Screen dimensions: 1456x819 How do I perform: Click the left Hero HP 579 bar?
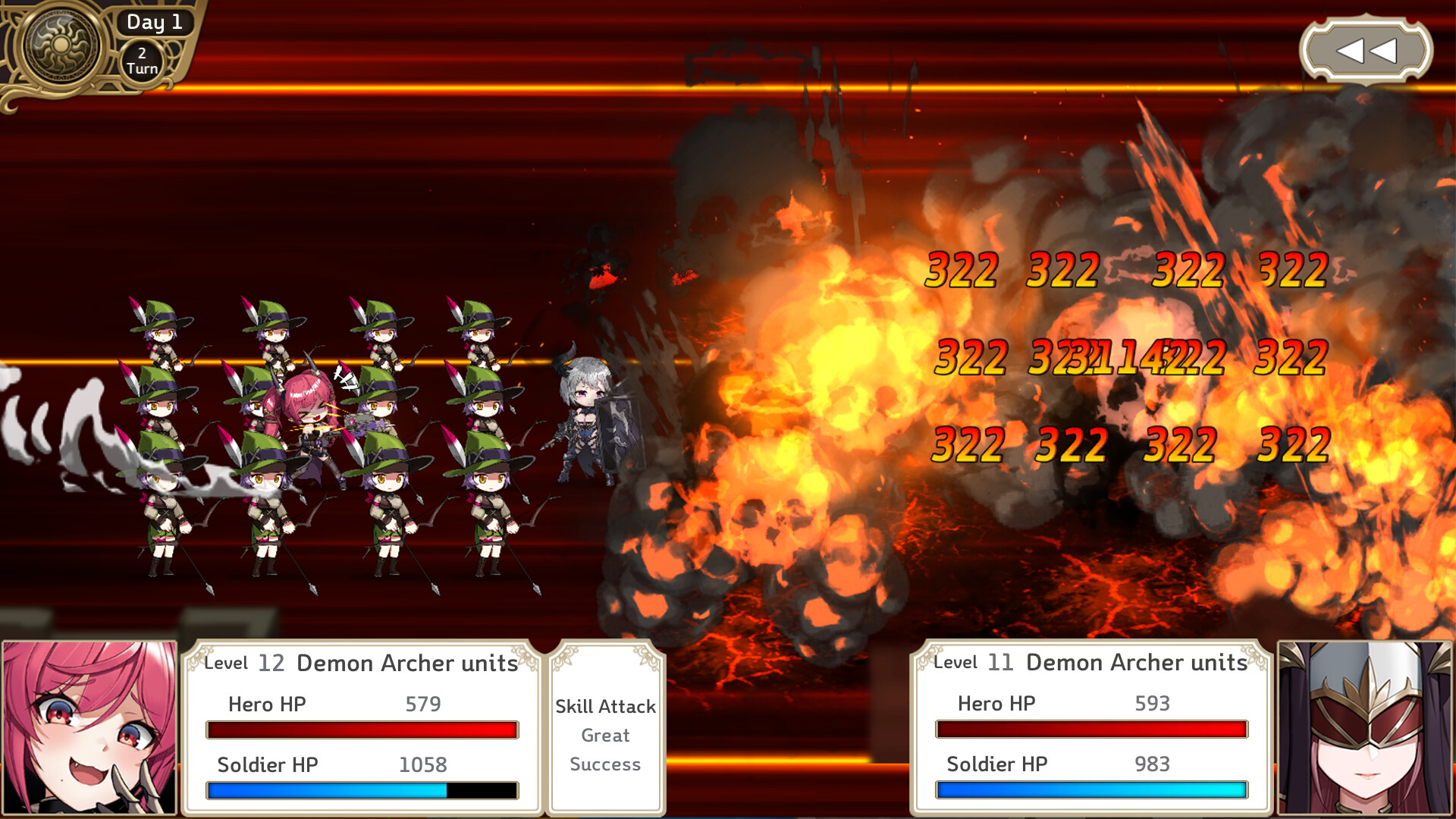coord(362,730)
